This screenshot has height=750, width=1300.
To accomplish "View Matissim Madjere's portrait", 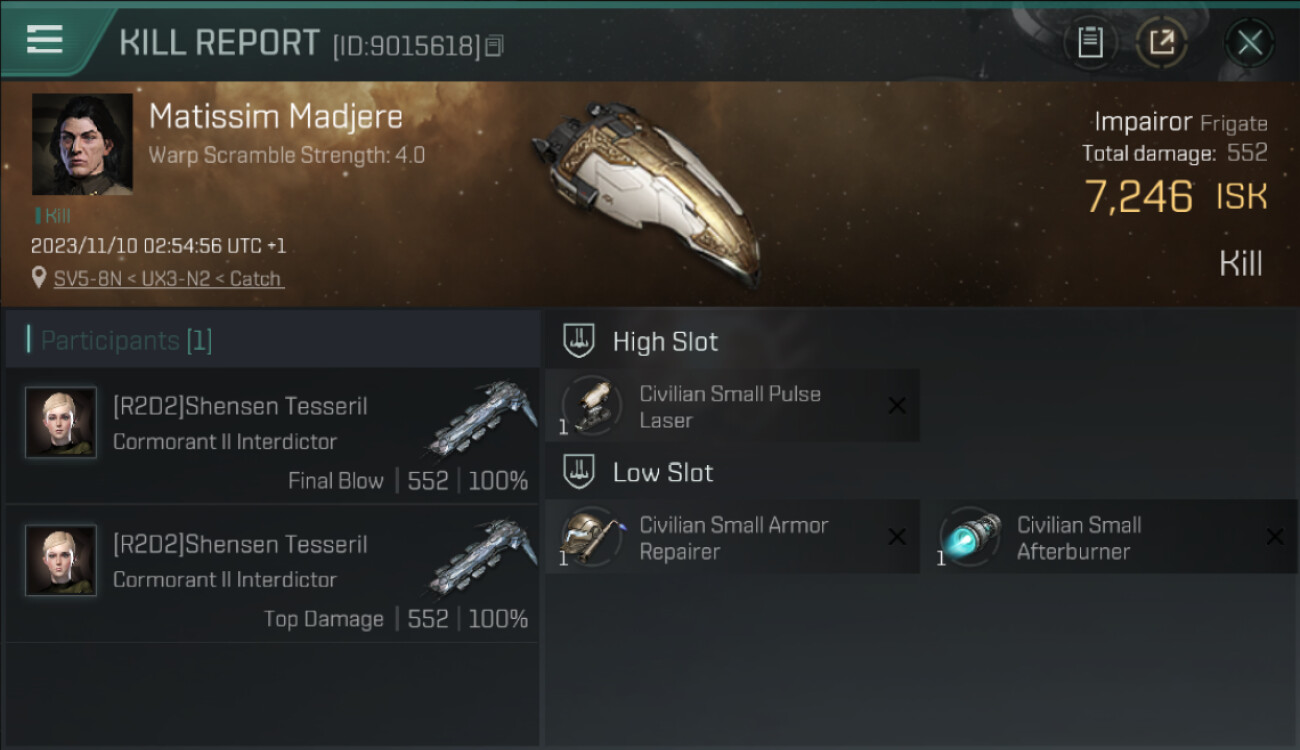I will [x=82, y=144].
